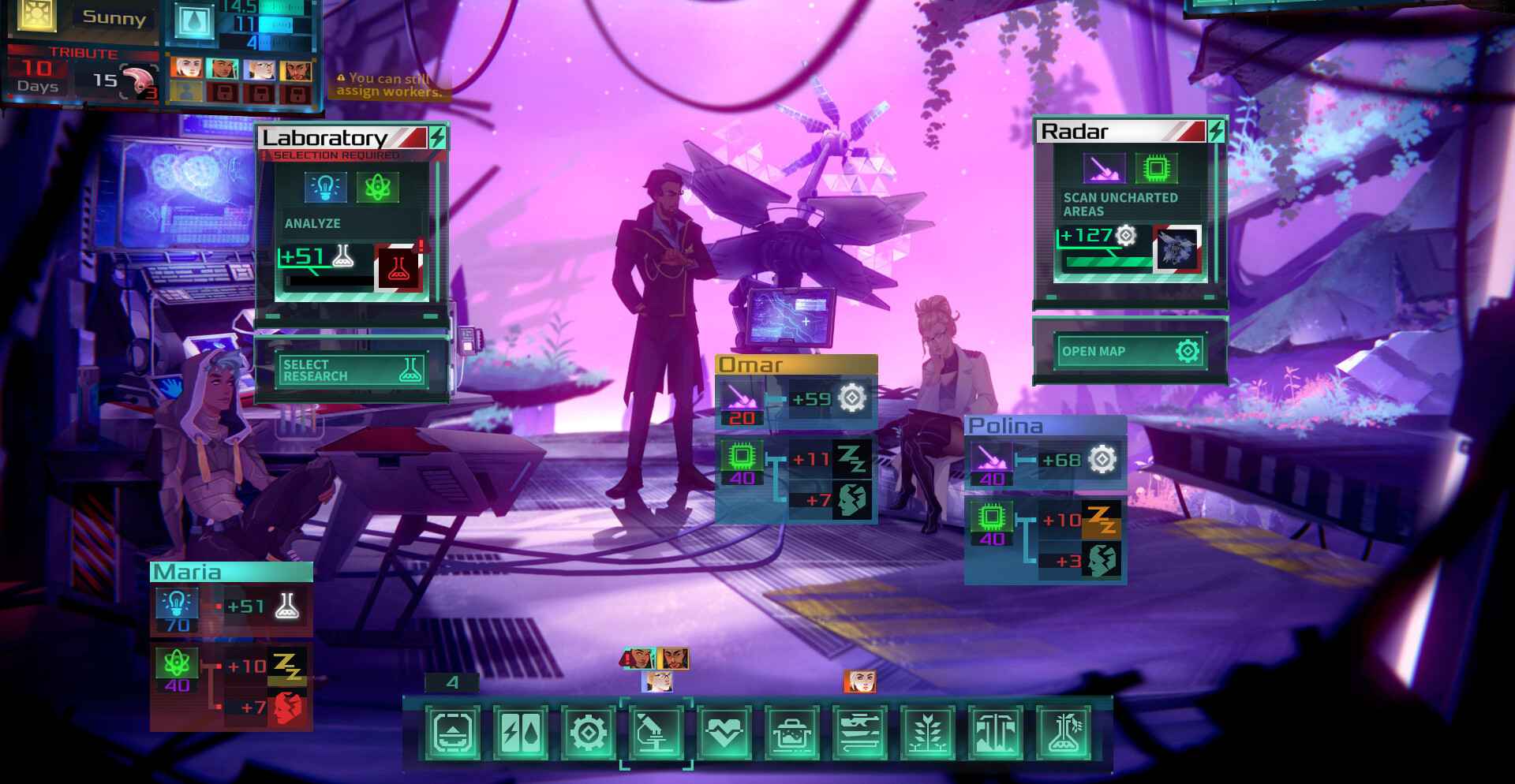Switch to the plant greenhouse room

click(x=928, y=733)
